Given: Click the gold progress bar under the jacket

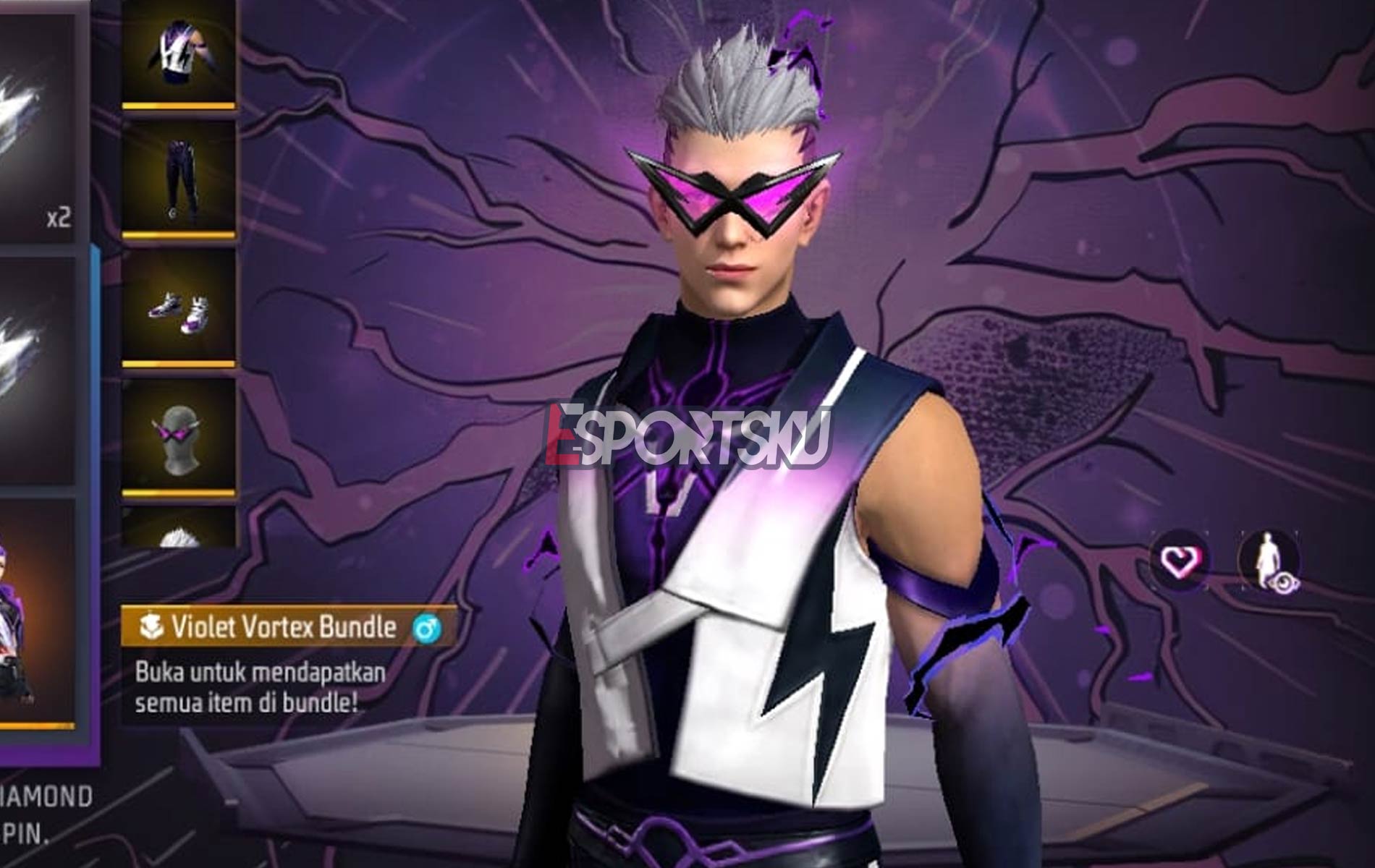Looking at the screenshot, I should (x=181, y=107).
